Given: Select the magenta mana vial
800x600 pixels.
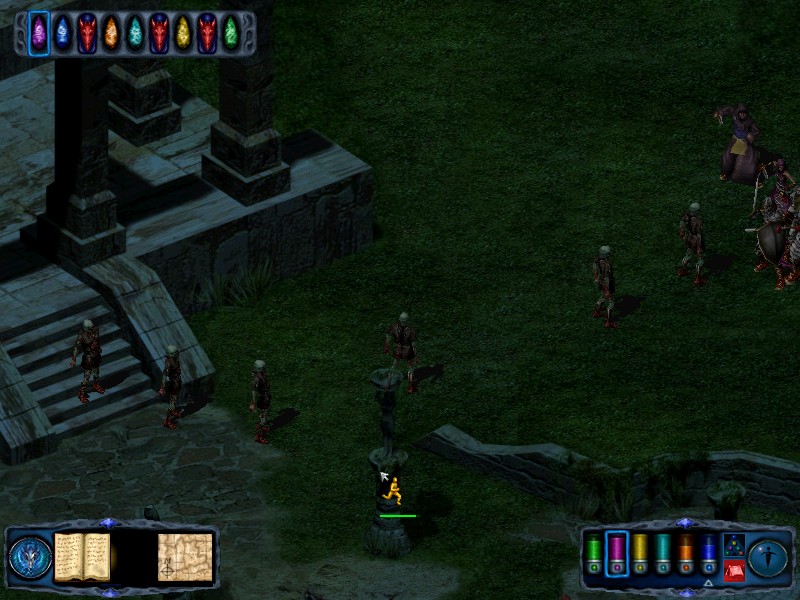Looking at the screenshot, I should coord(617,552).
